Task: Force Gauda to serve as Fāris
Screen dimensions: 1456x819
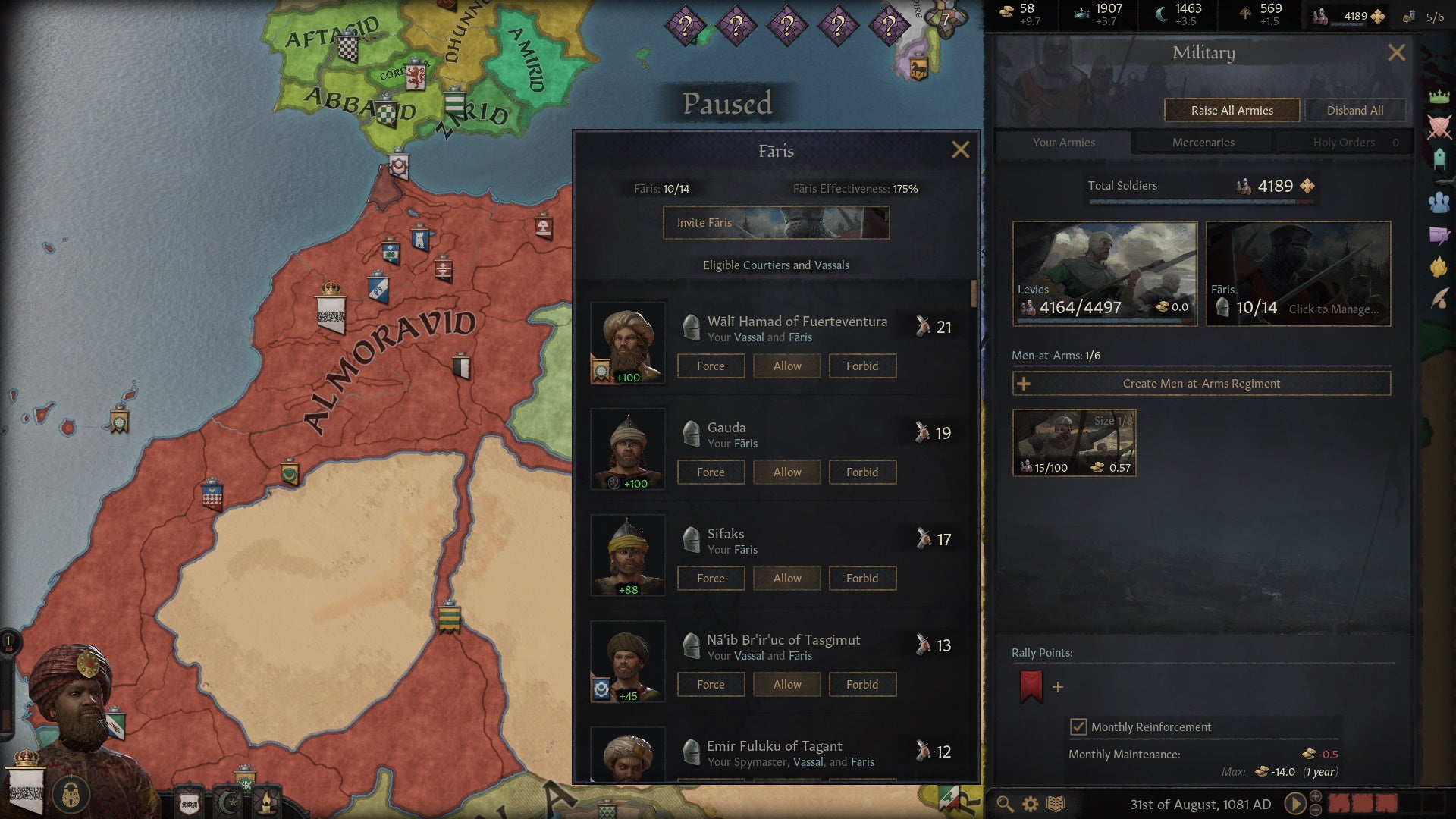Action: point(711,472)
